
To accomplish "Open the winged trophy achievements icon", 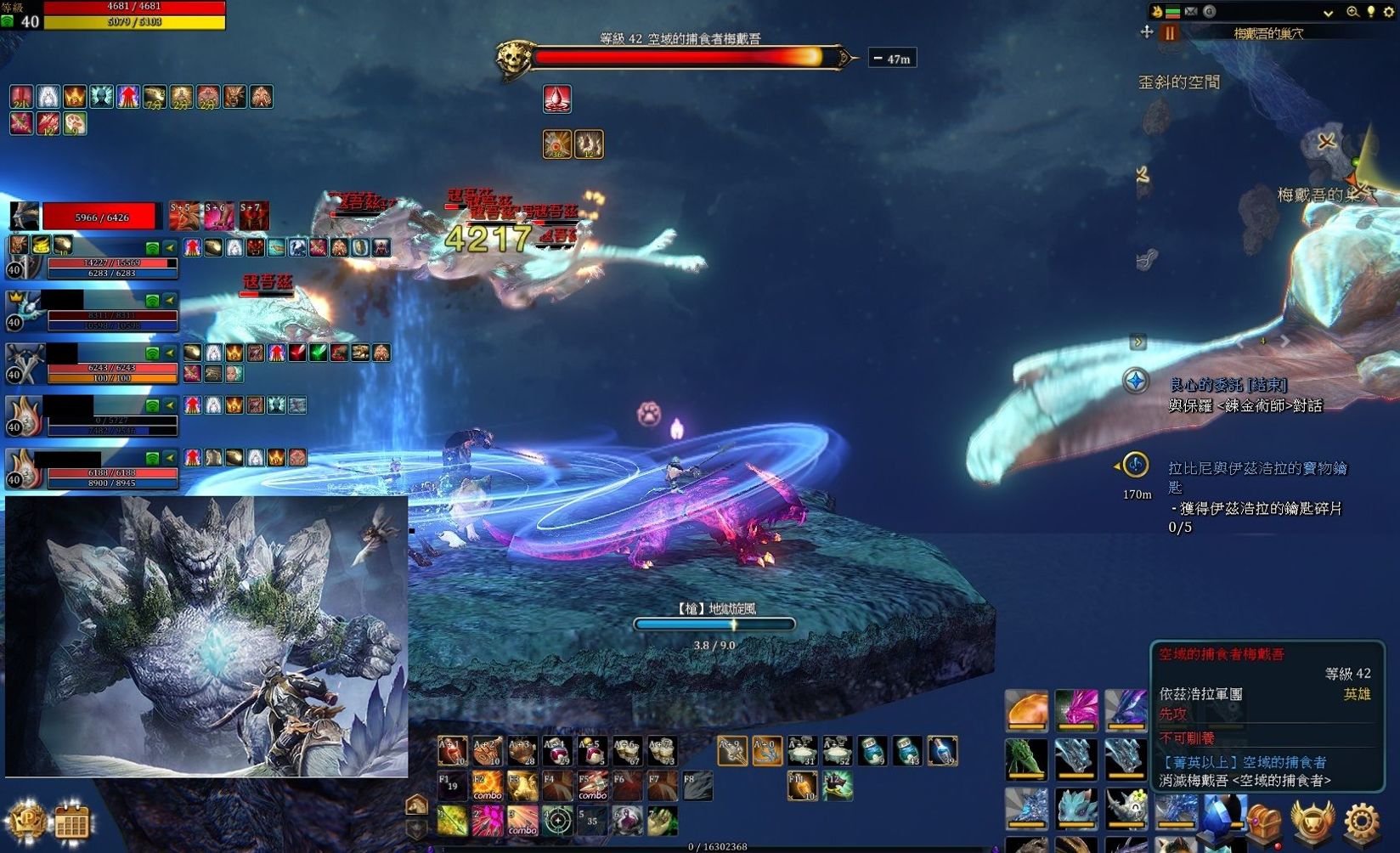I will point(1312,822).
